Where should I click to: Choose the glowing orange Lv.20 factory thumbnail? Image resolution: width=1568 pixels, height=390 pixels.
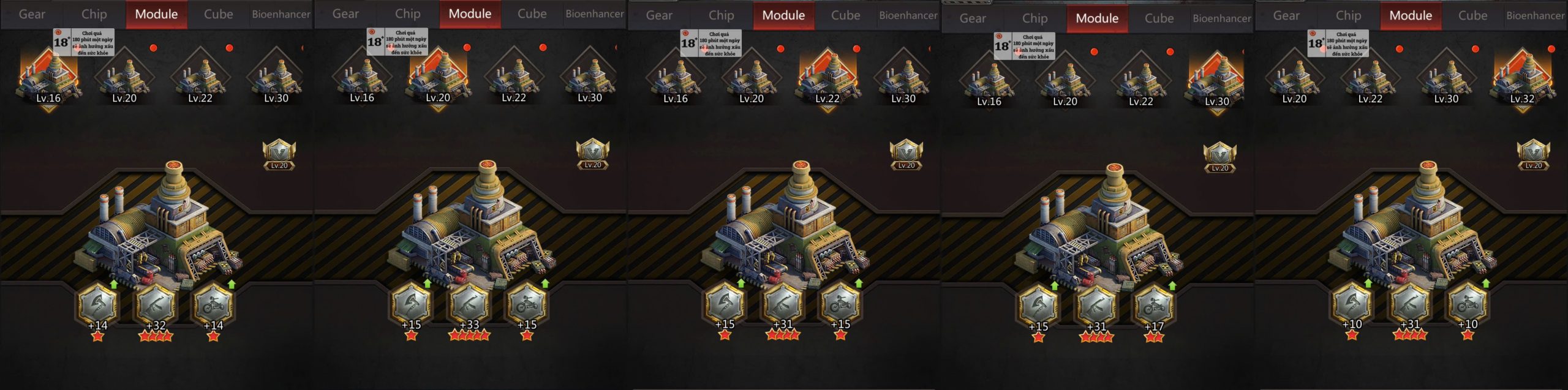[x=438, y=78]
